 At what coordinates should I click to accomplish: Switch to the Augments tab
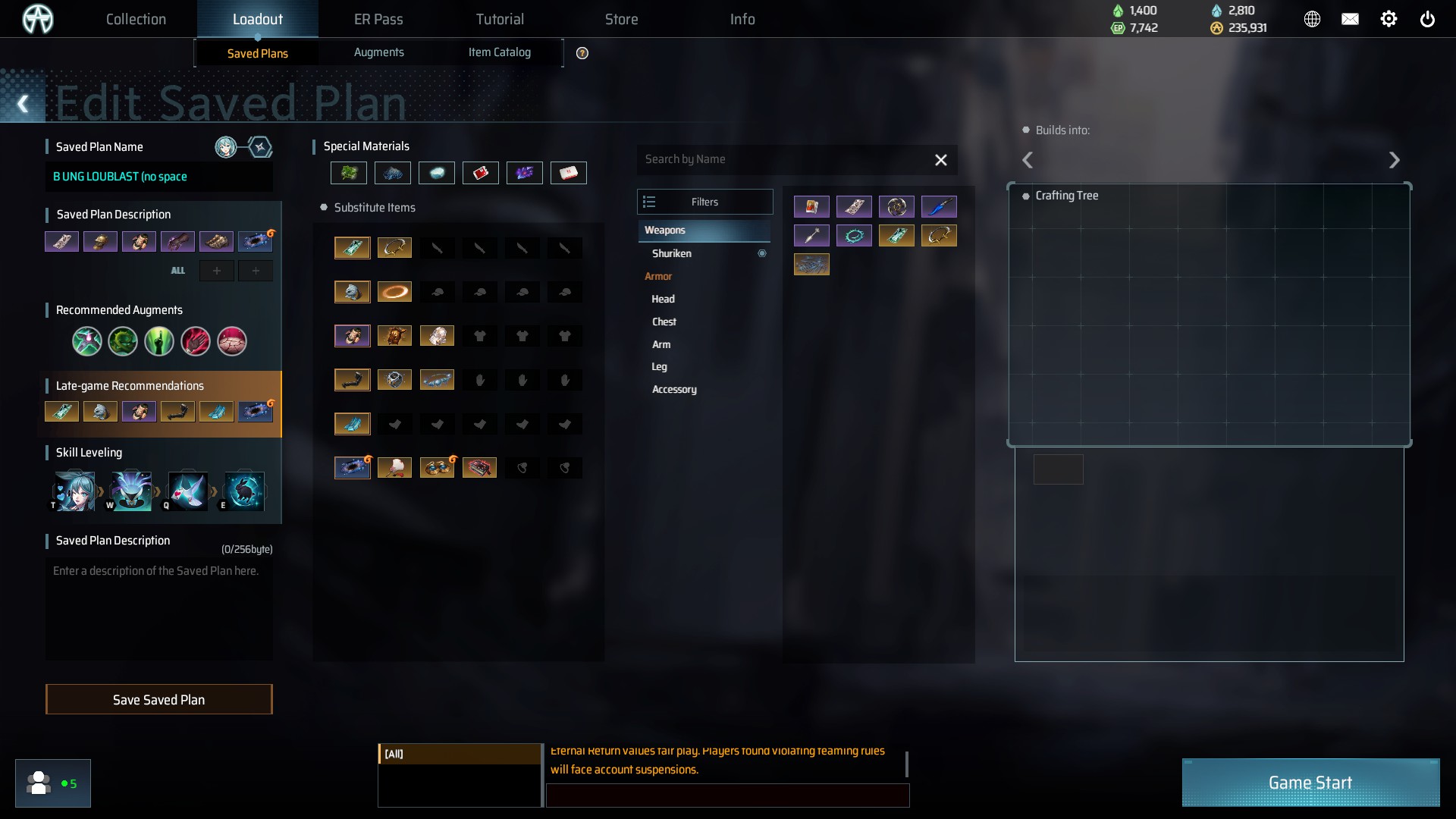coord(378,52)
